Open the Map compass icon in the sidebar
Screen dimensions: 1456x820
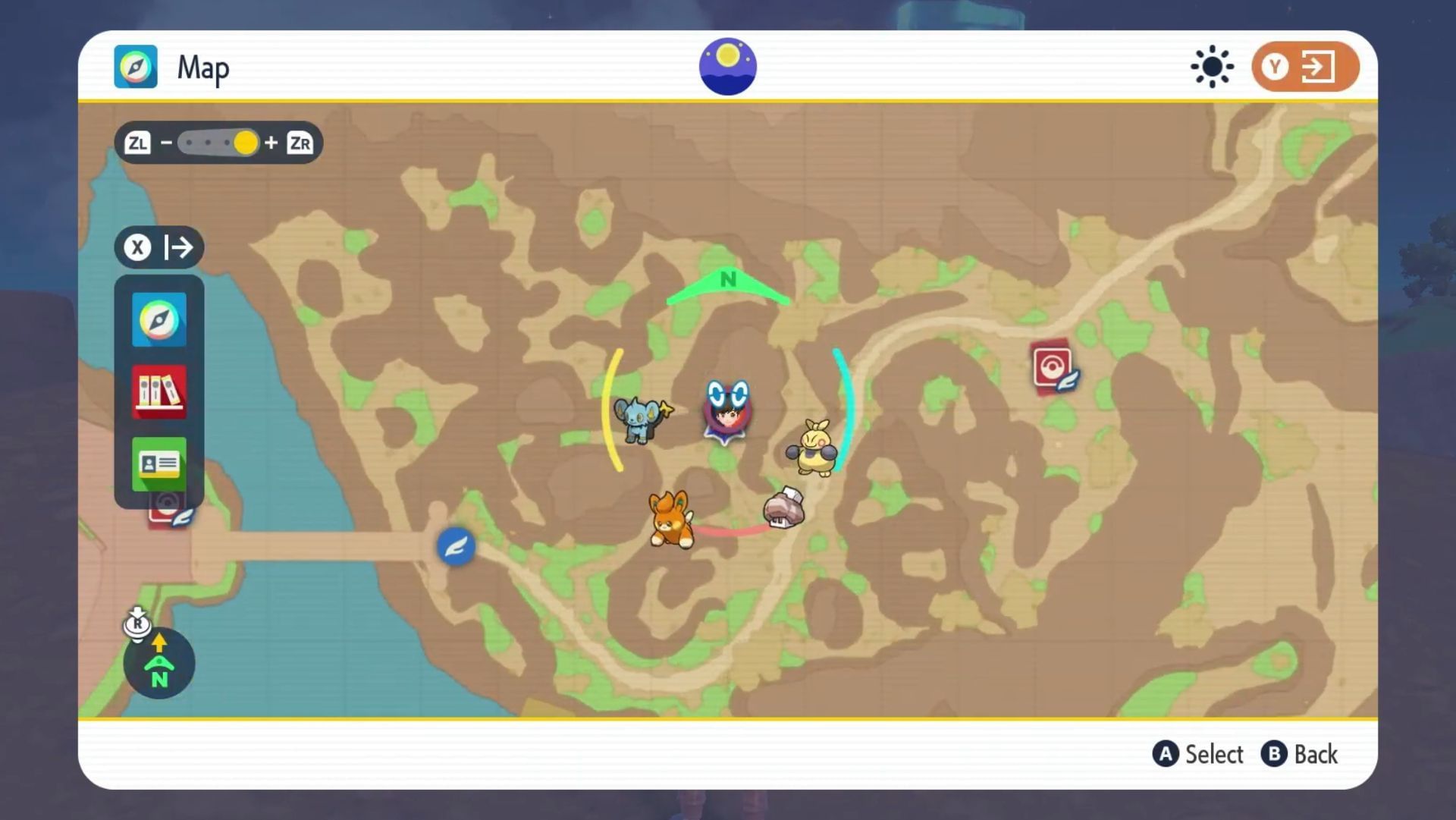click(x=159, y=319)
